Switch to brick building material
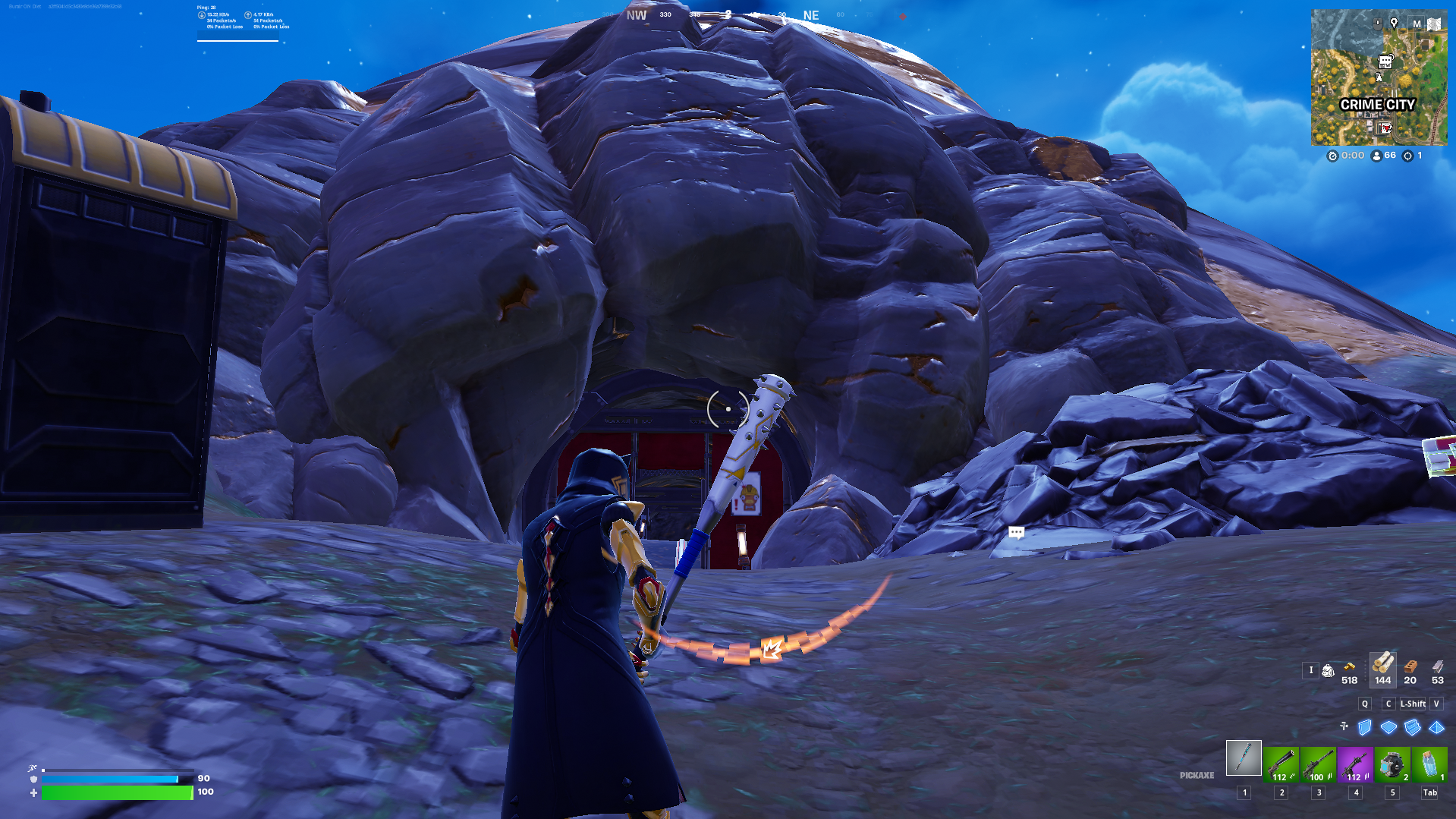Viewport: 1456px width, 819px height. tap(1410, 667)
